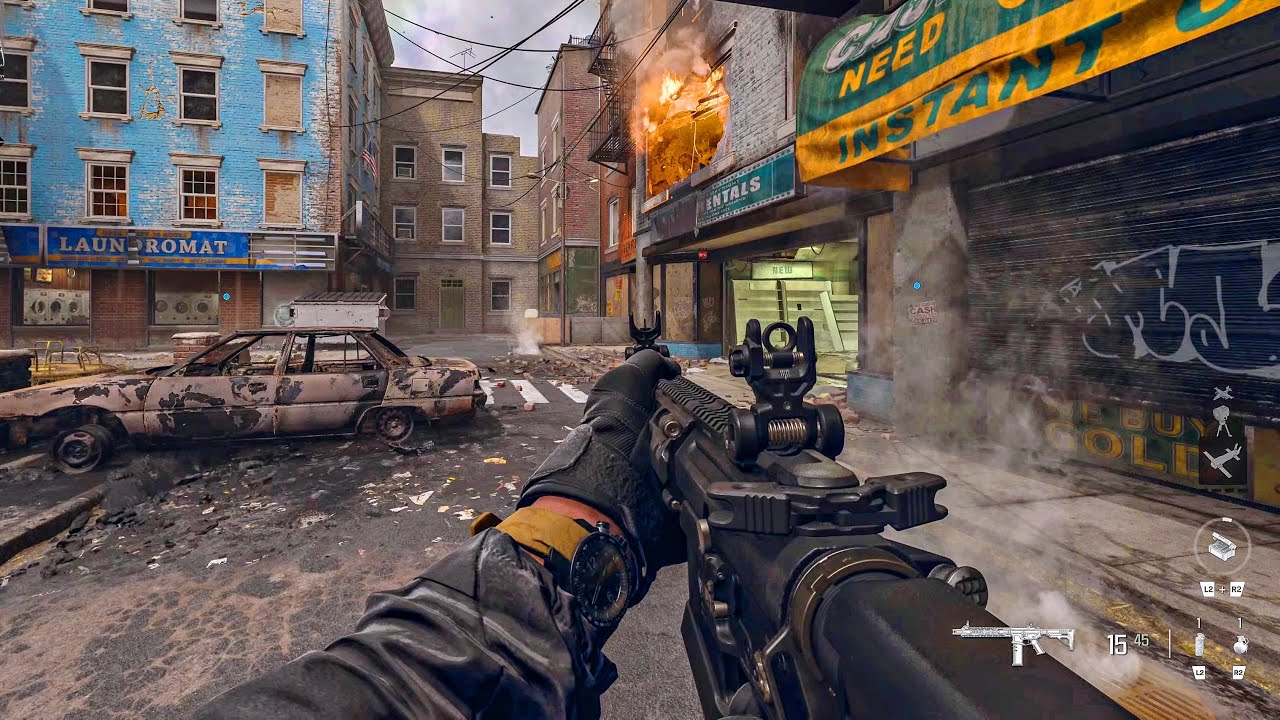Image resolution: width=1280 pixels, height=720 pixels.
Task: Select the cruise missile killstreak icon
Action: [x=1224, y=458]
